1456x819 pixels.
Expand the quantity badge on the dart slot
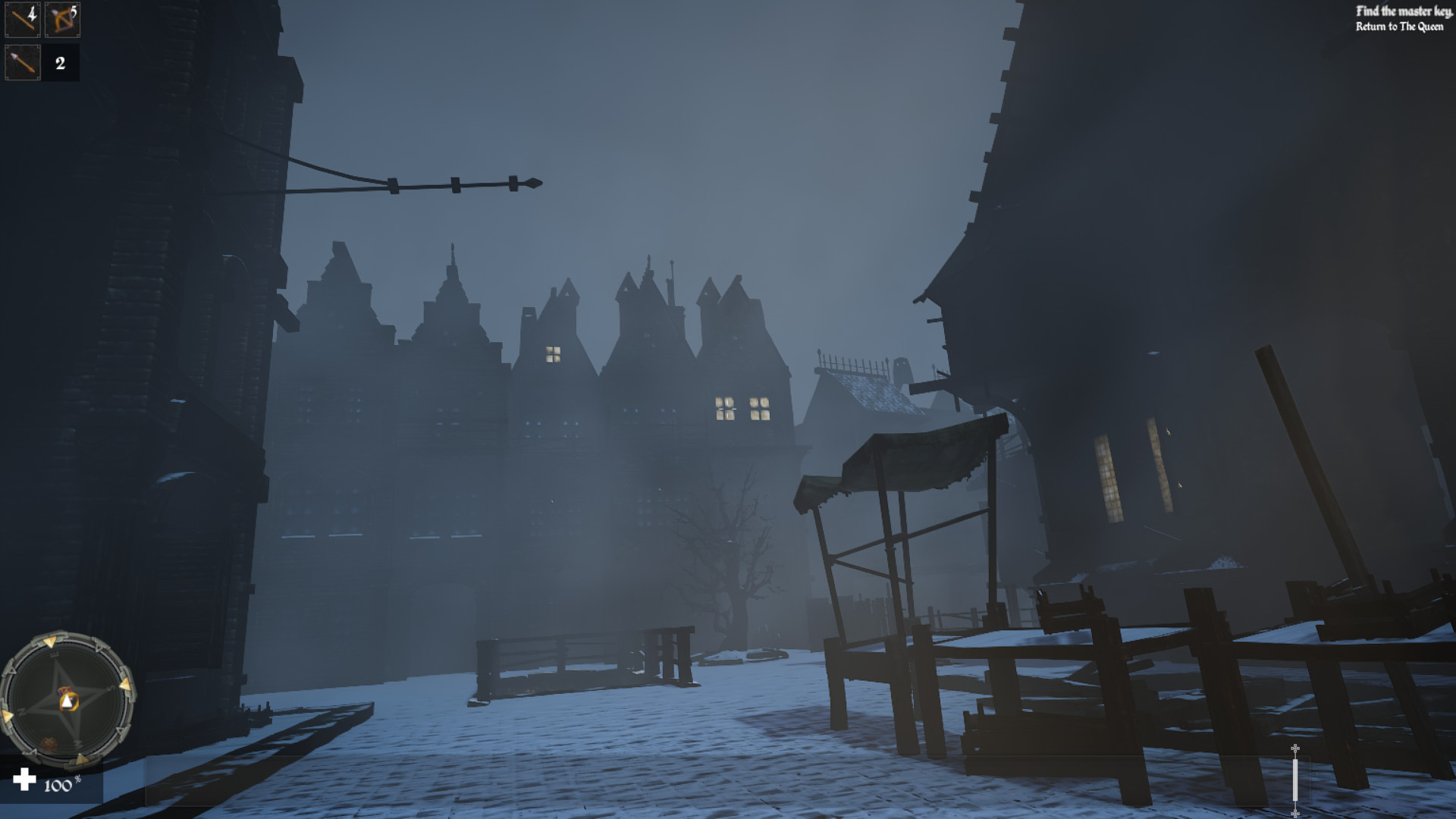pyautogui.click(x=32, y=14)
